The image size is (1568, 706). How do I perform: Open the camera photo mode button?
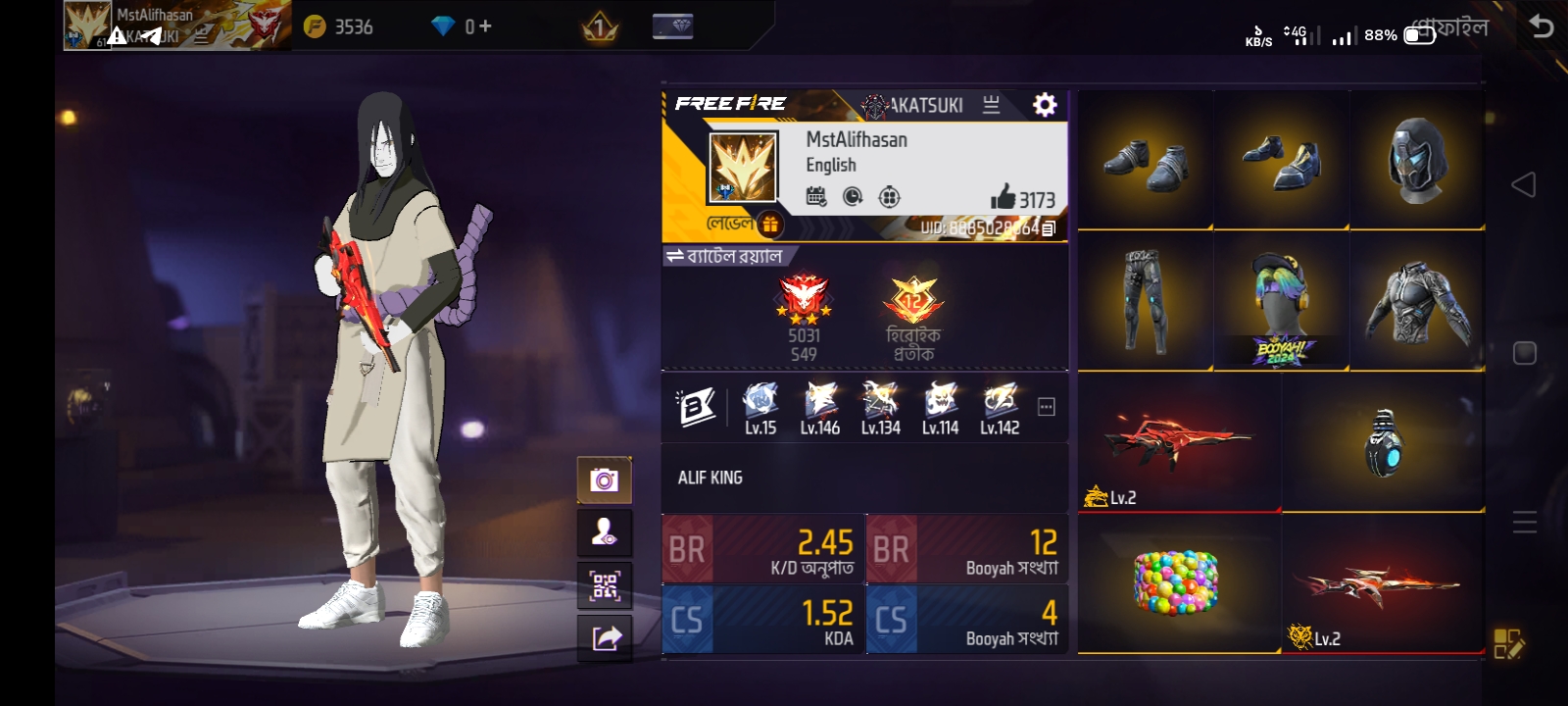(x=604, y=479)
